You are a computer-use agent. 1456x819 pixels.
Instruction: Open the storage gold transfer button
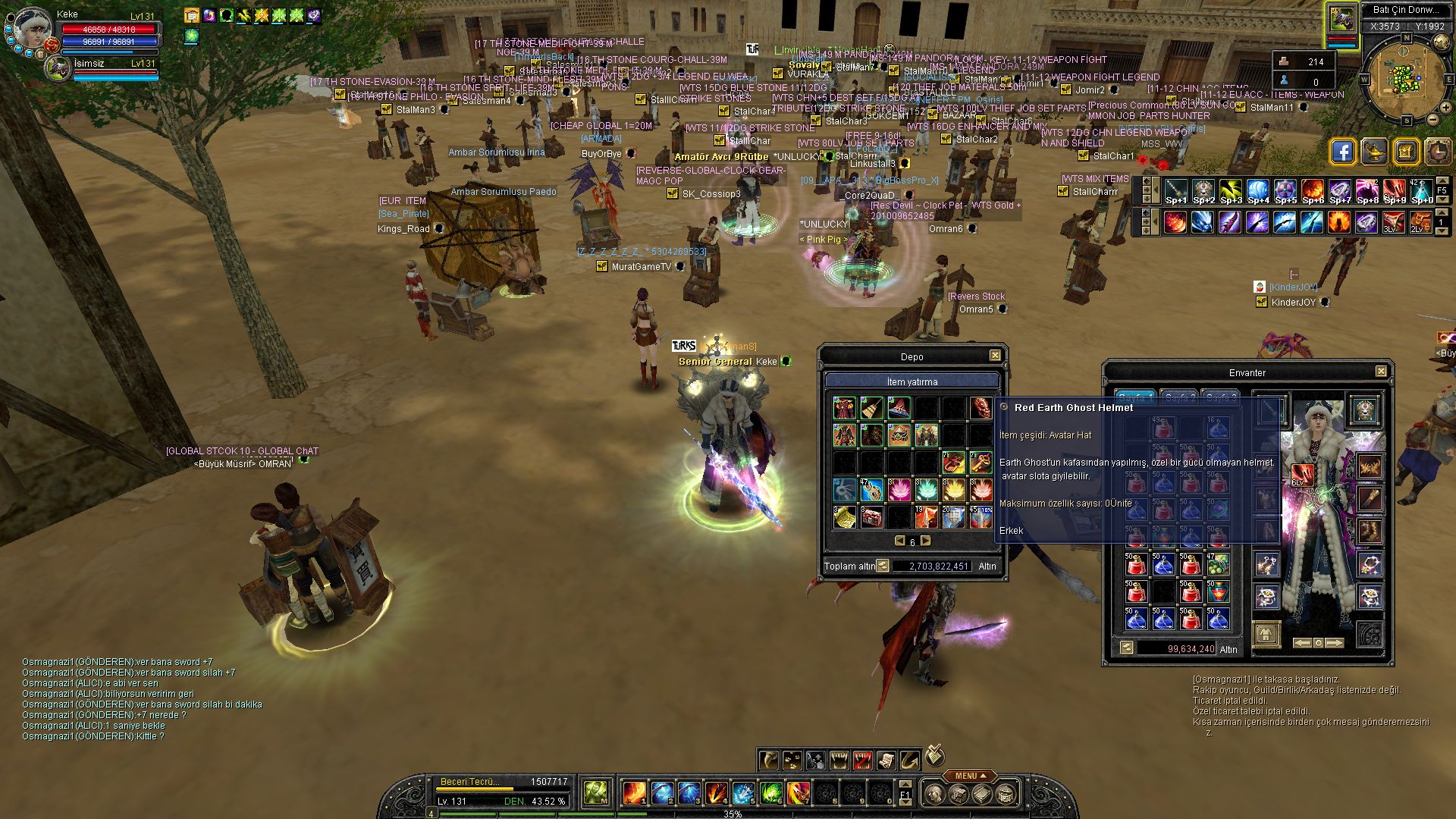coord(883,566)
